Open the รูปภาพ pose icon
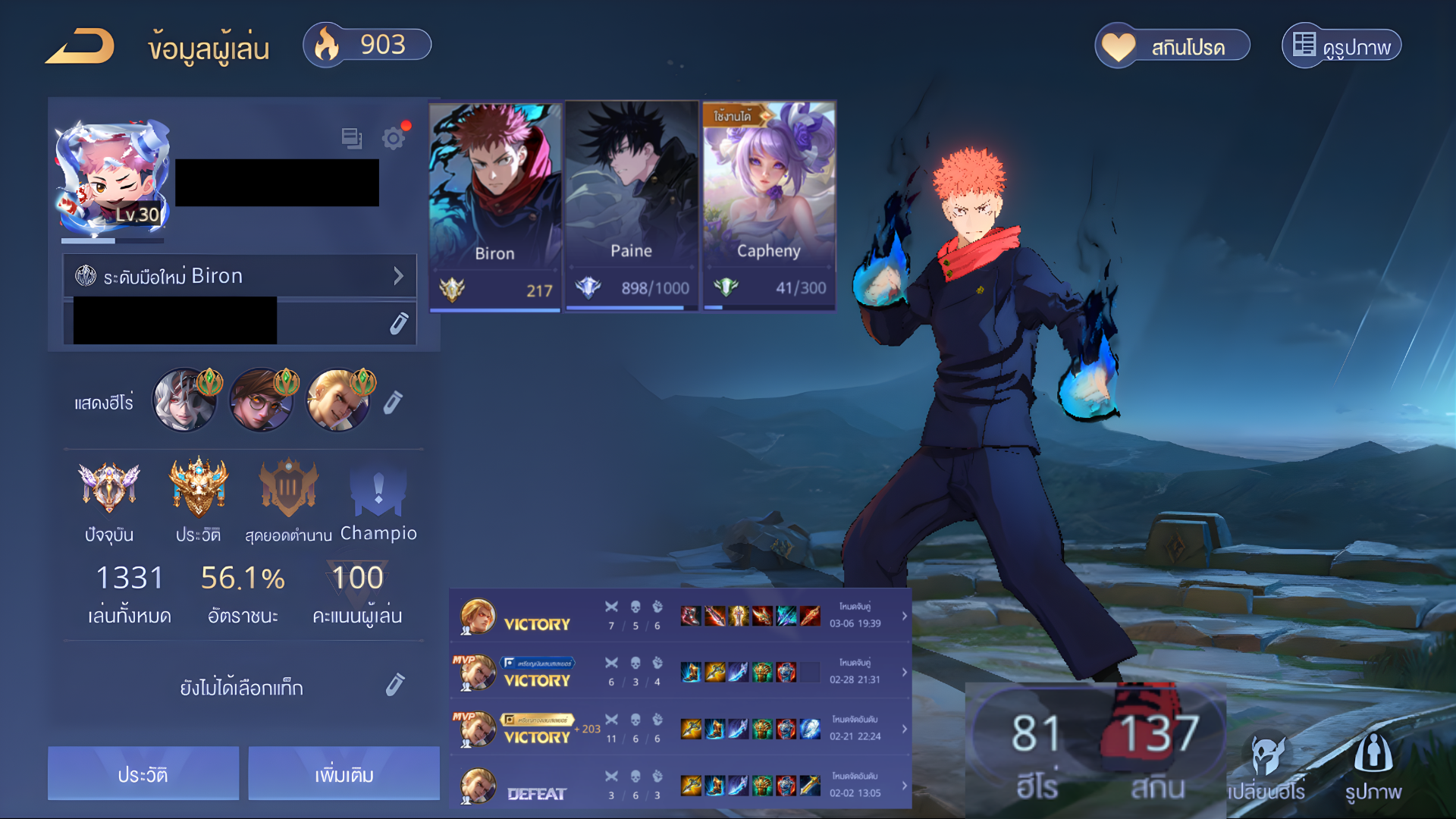 pos(1373,767)
